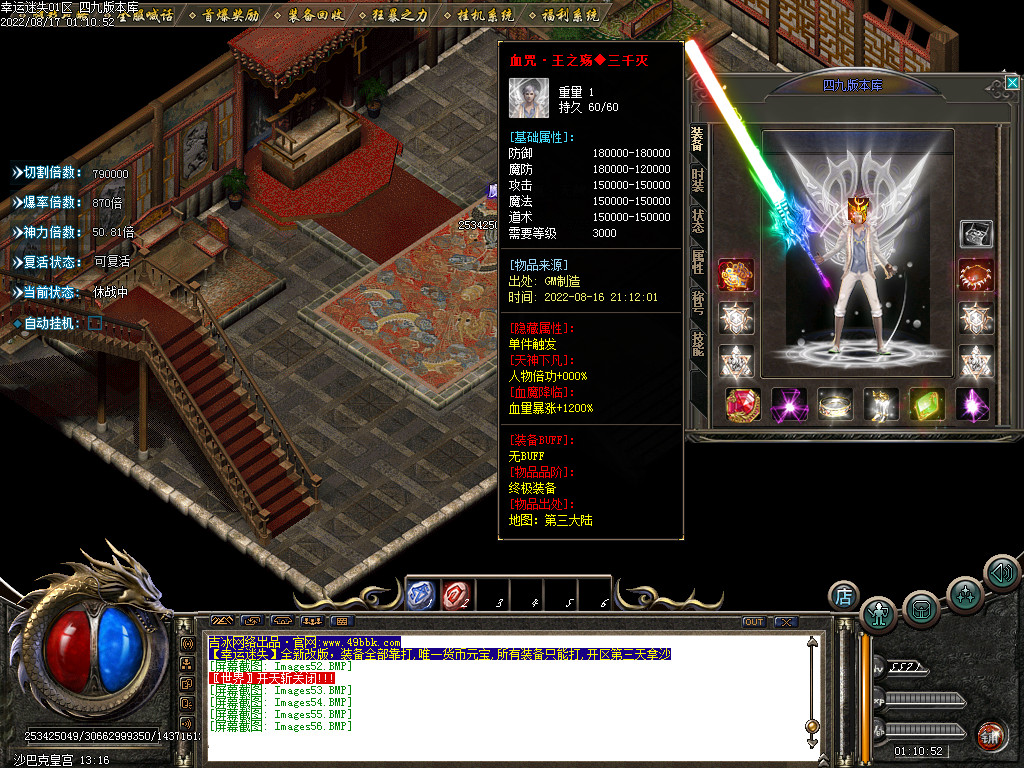Viewport: 1024px width, 768px height.
Task: Select the silver ring equipment slot
Action: [835, 405]
